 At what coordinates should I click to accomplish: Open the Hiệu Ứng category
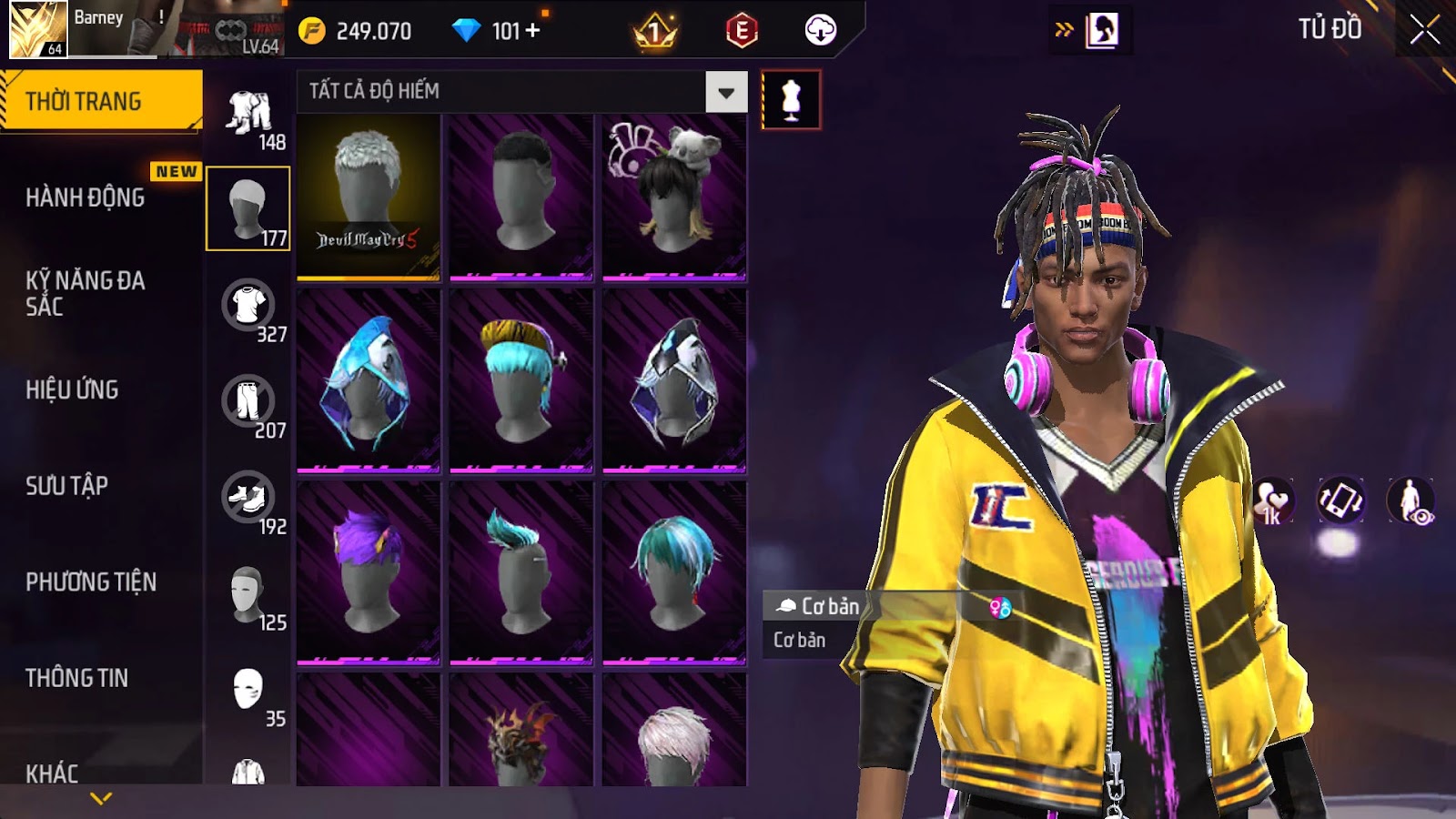[x=73, y=389]
